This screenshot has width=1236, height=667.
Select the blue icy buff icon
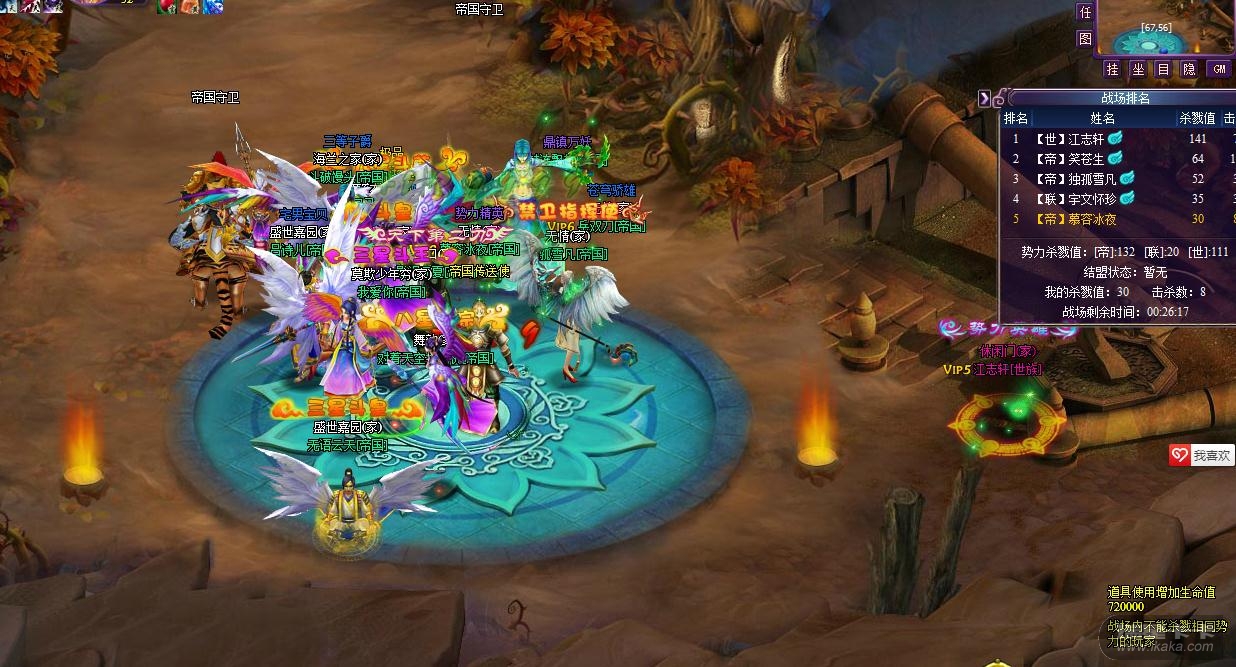pos(213,6)
